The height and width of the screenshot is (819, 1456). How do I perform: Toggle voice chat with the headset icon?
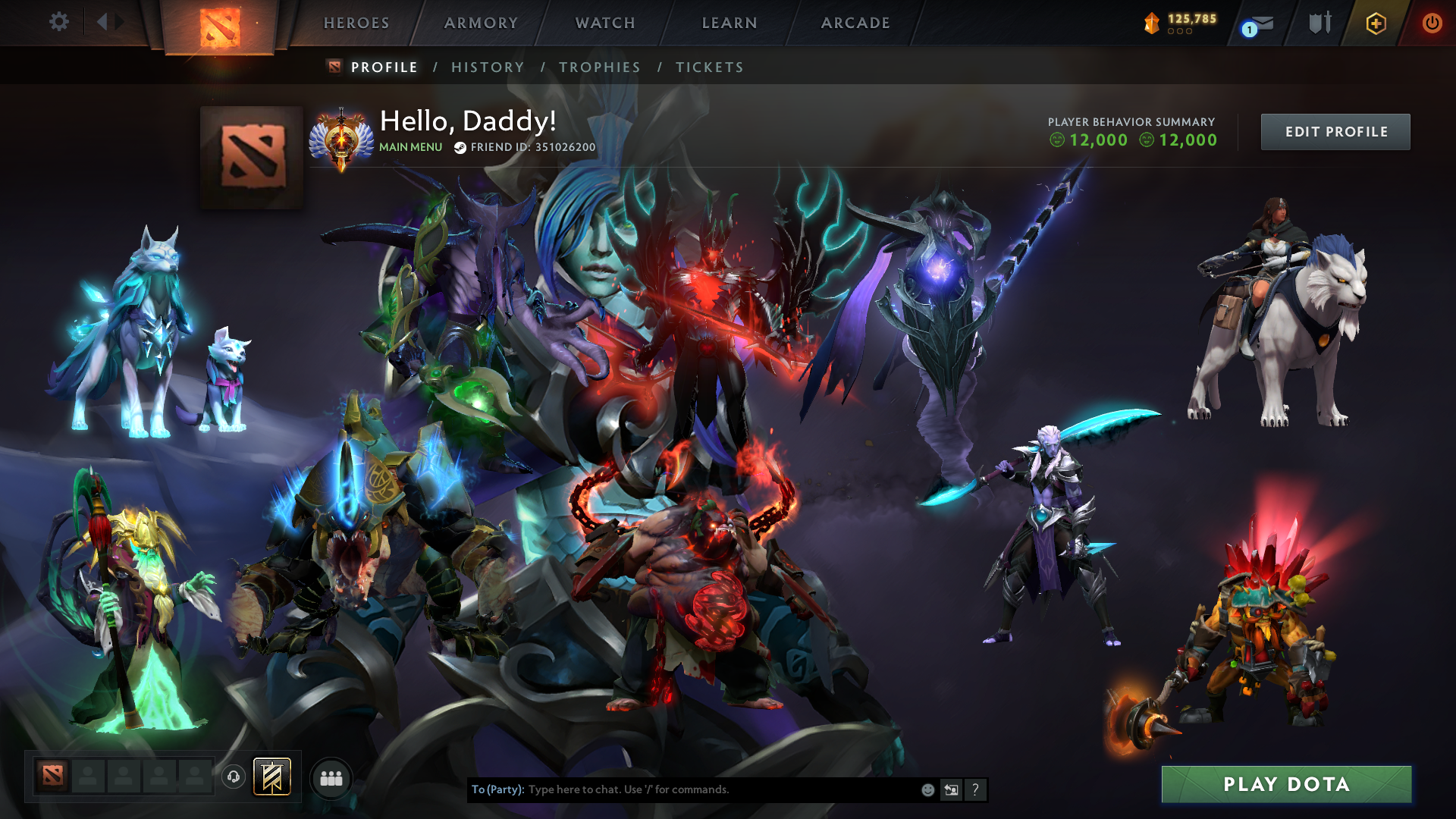(234, 777)
